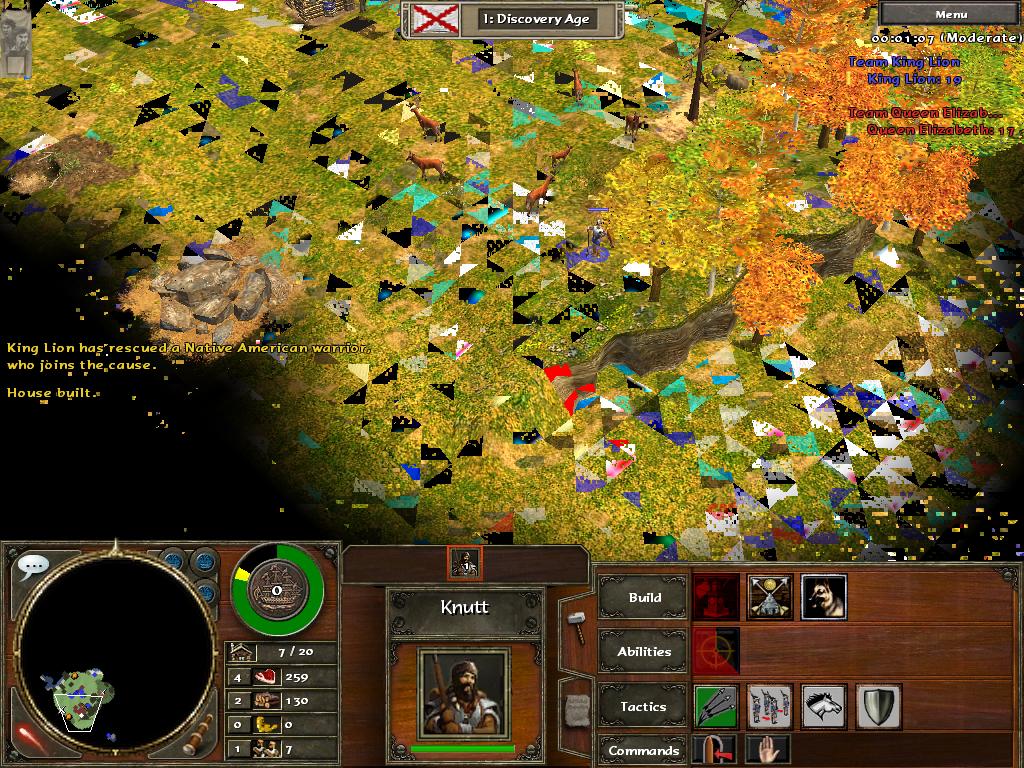Choose the horse head tactic
Image resolution: width=1024 pixels, height=768 pixels.
tap(823, 706)
